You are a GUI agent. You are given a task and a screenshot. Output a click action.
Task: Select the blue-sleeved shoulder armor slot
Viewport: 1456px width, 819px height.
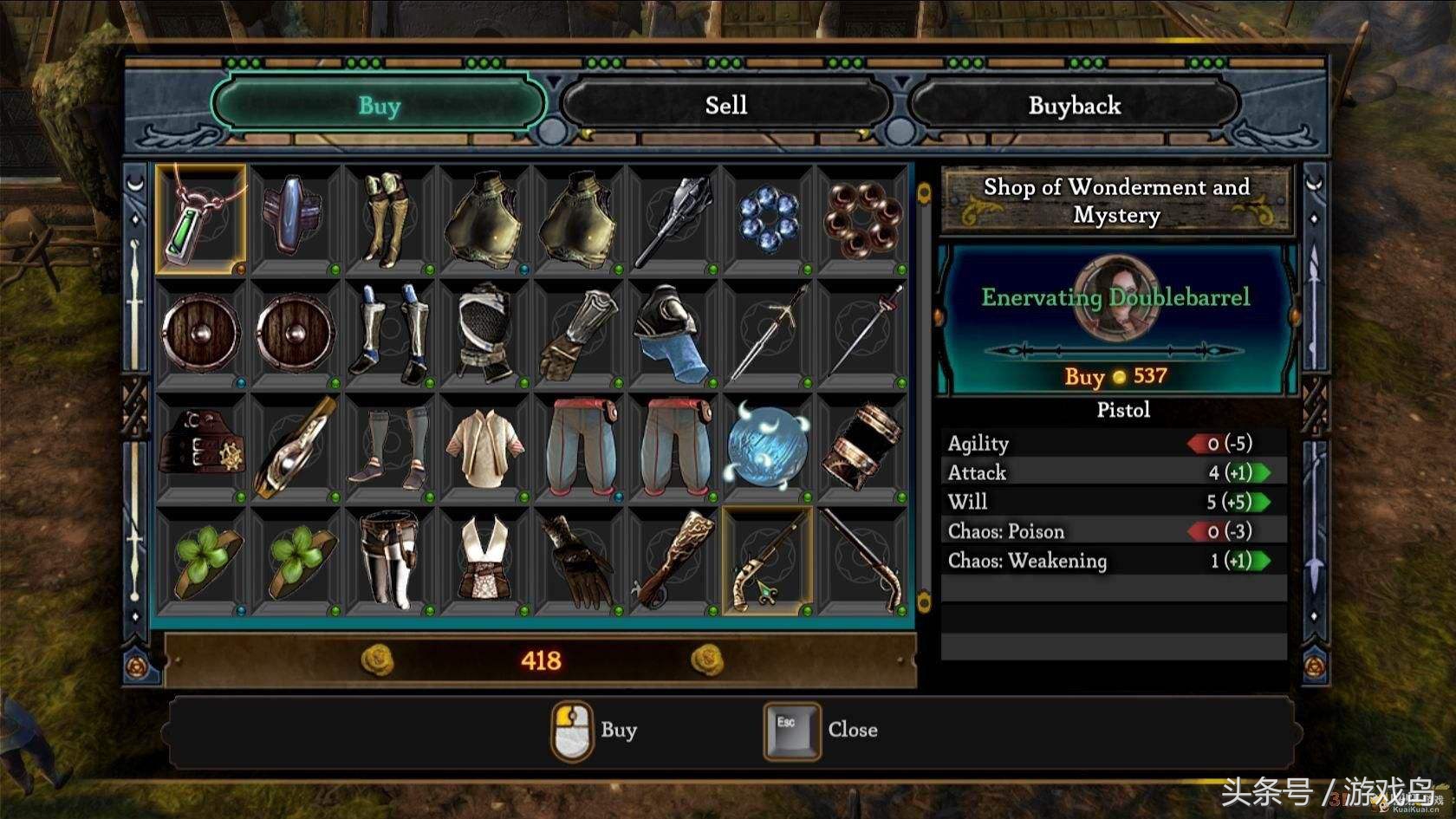point(673,333)
